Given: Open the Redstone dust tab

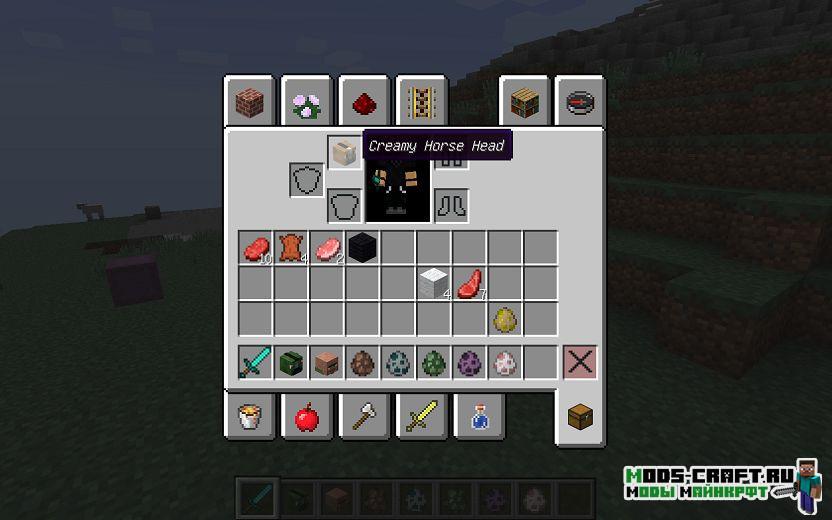Looking at the screenshot, I should pyautogui.click(x=364, y=102).
